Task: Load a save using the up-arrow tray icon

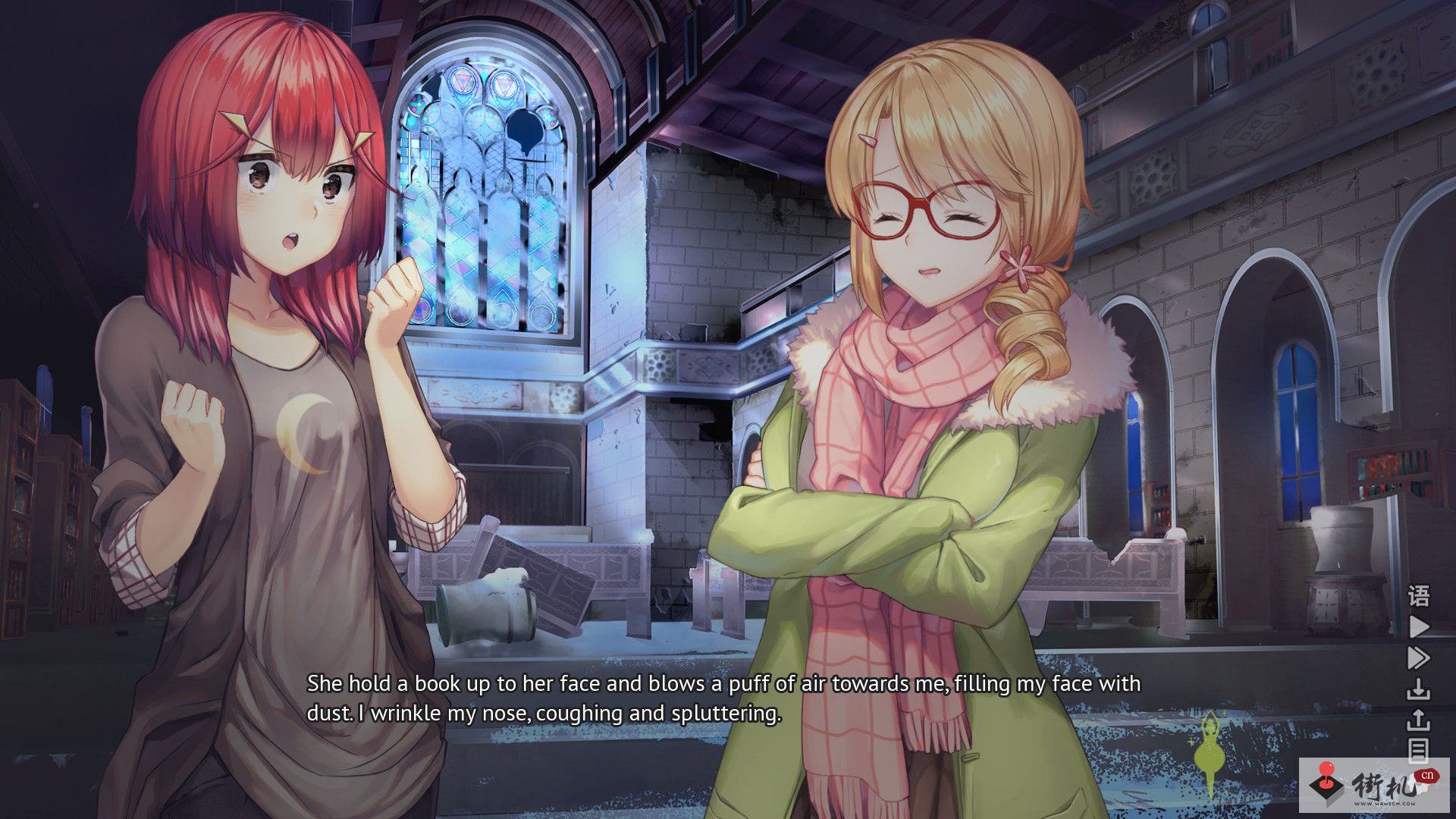Action: coord(1418,720)
